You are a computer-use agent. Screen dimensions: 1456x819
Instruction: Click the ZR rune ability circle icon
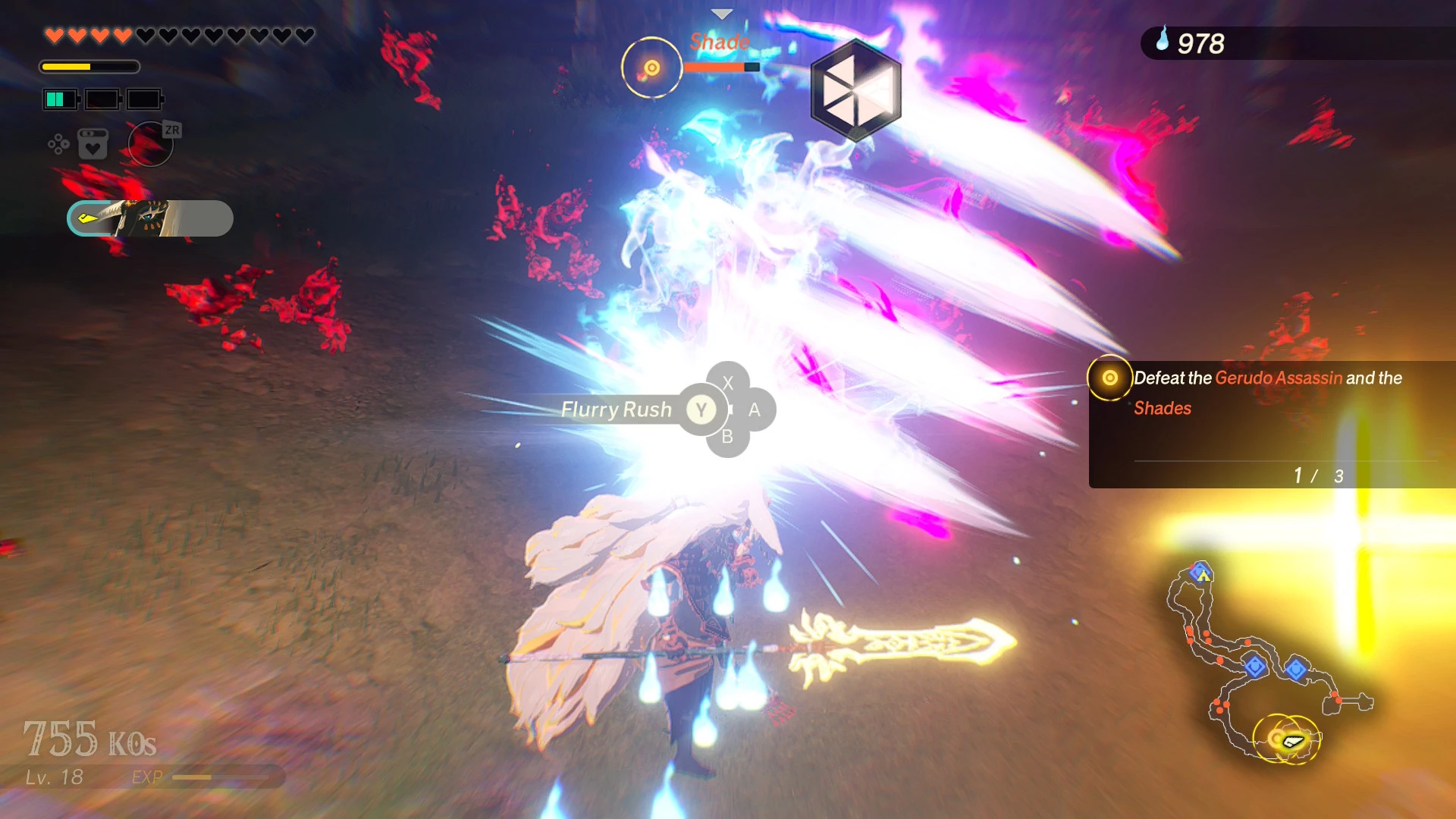(151, 143)
